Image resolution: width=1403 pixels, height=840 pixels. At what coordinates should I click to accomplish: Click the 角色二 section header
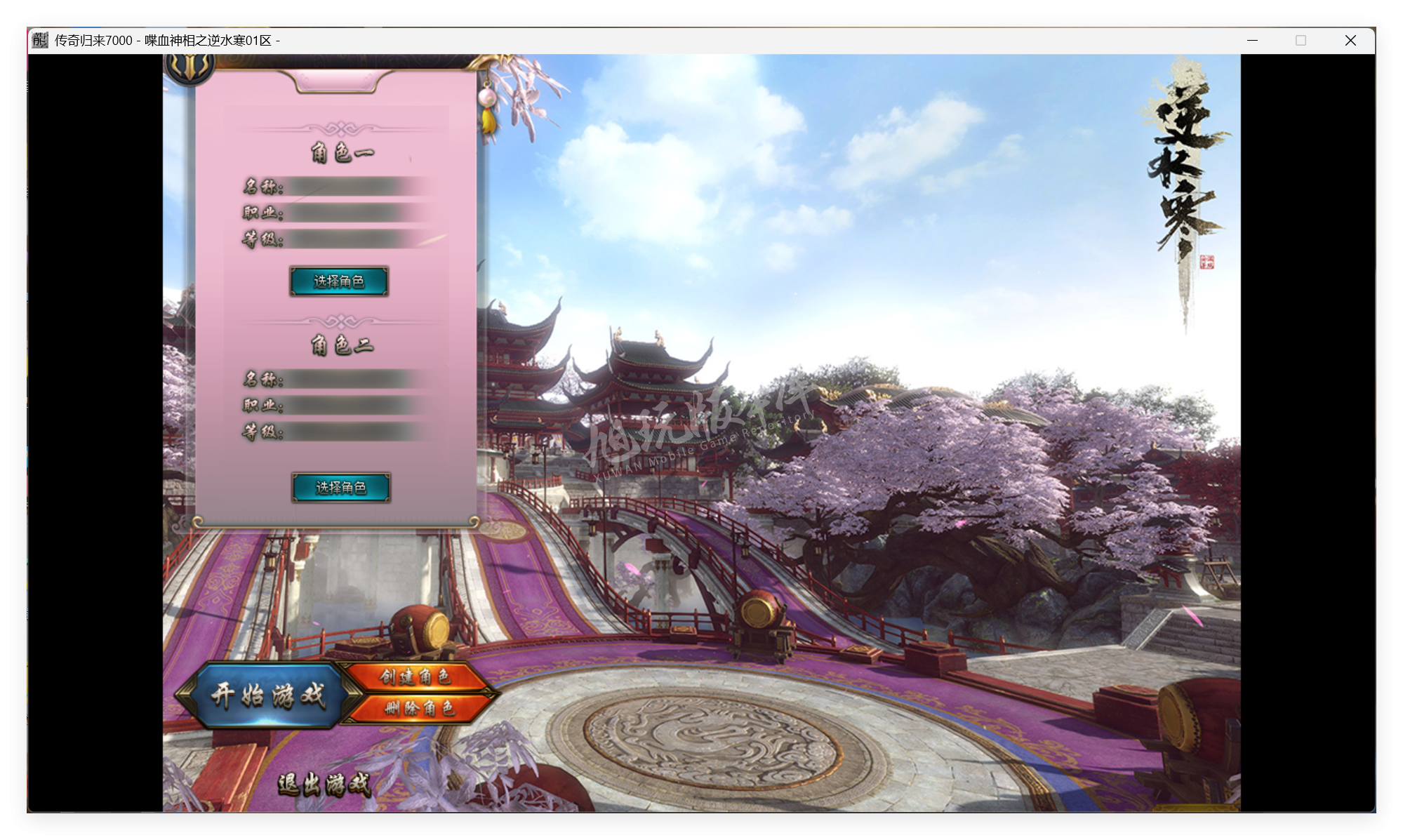pyautogui.click(x=343, y=345)
